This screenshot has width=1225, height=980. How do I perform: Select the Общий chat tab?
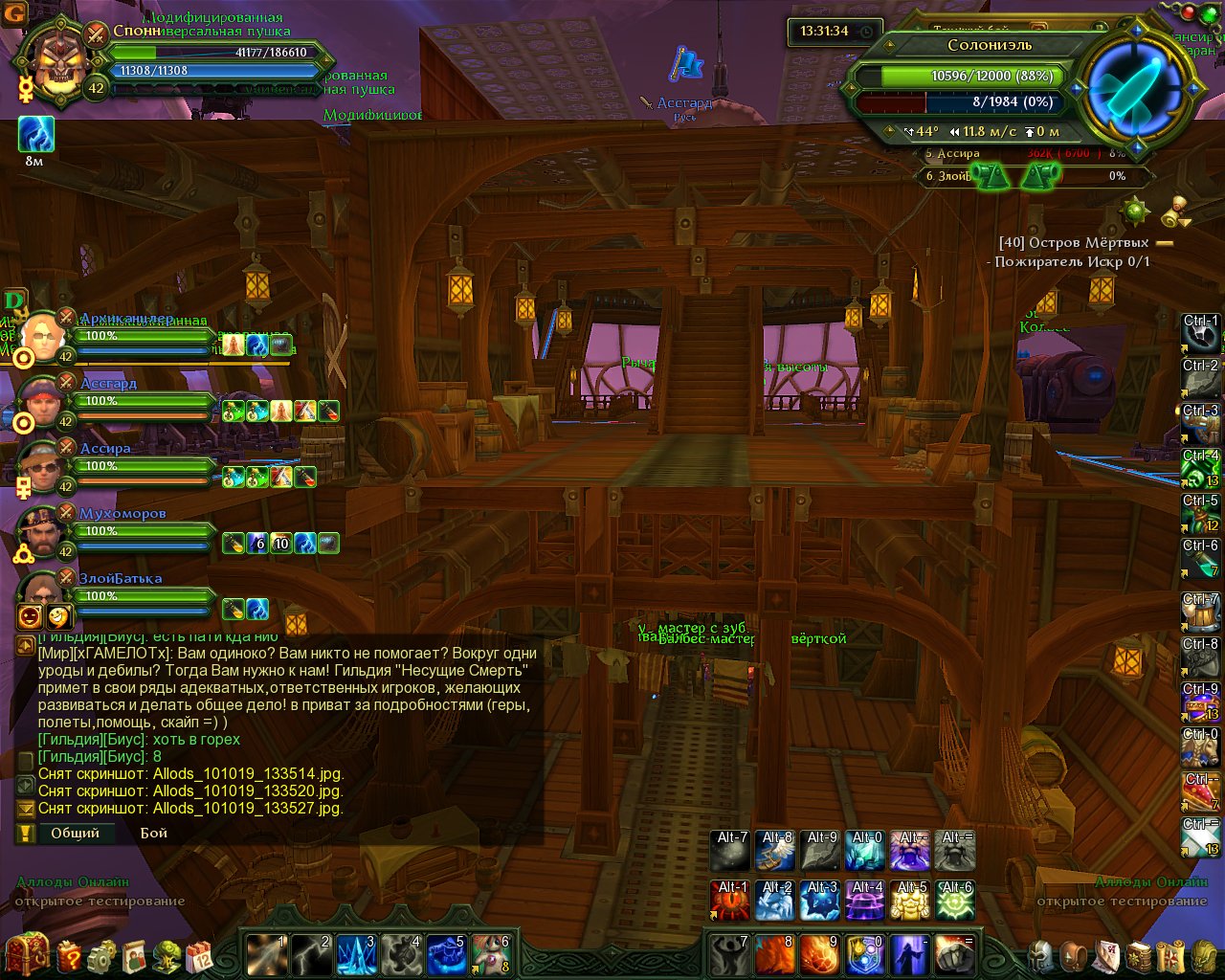click(x=75, y=833)
